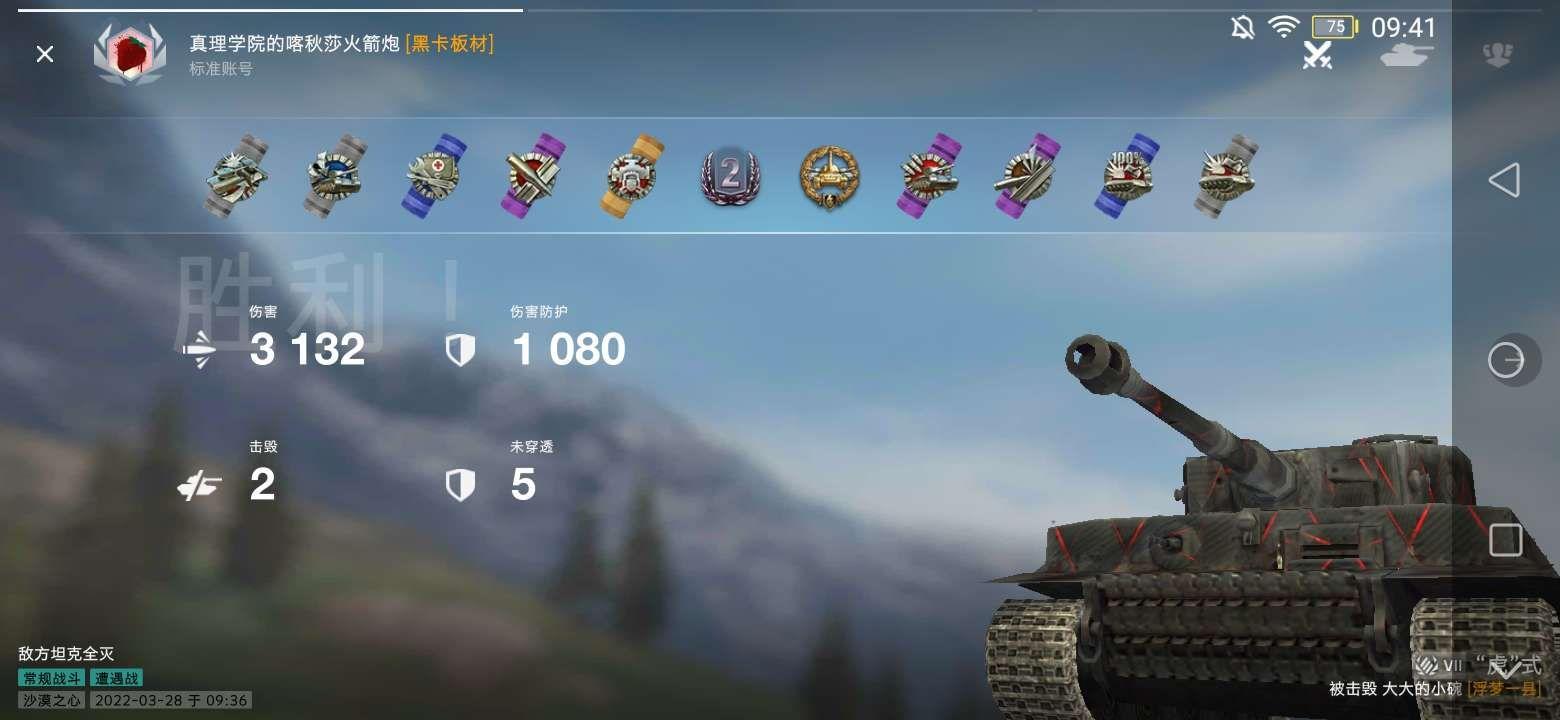Viewport: 1560px width, 720px height.
Task: Open the crossed-swords battle mode icon
Action: (1318, 58)
